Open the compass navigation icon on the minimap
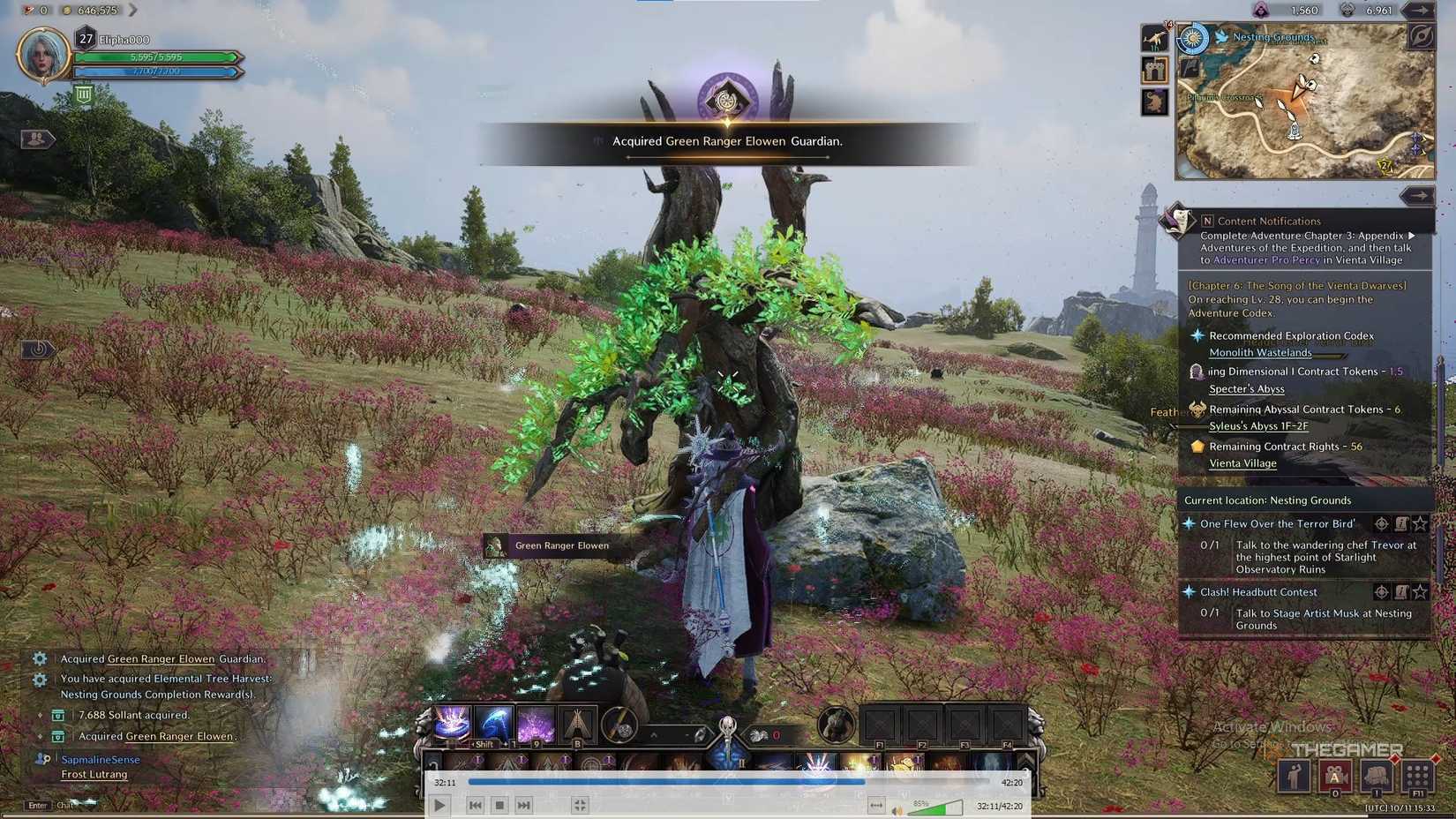The width and height of the screenshot is (1456, 819). [x=1423, y=37]
